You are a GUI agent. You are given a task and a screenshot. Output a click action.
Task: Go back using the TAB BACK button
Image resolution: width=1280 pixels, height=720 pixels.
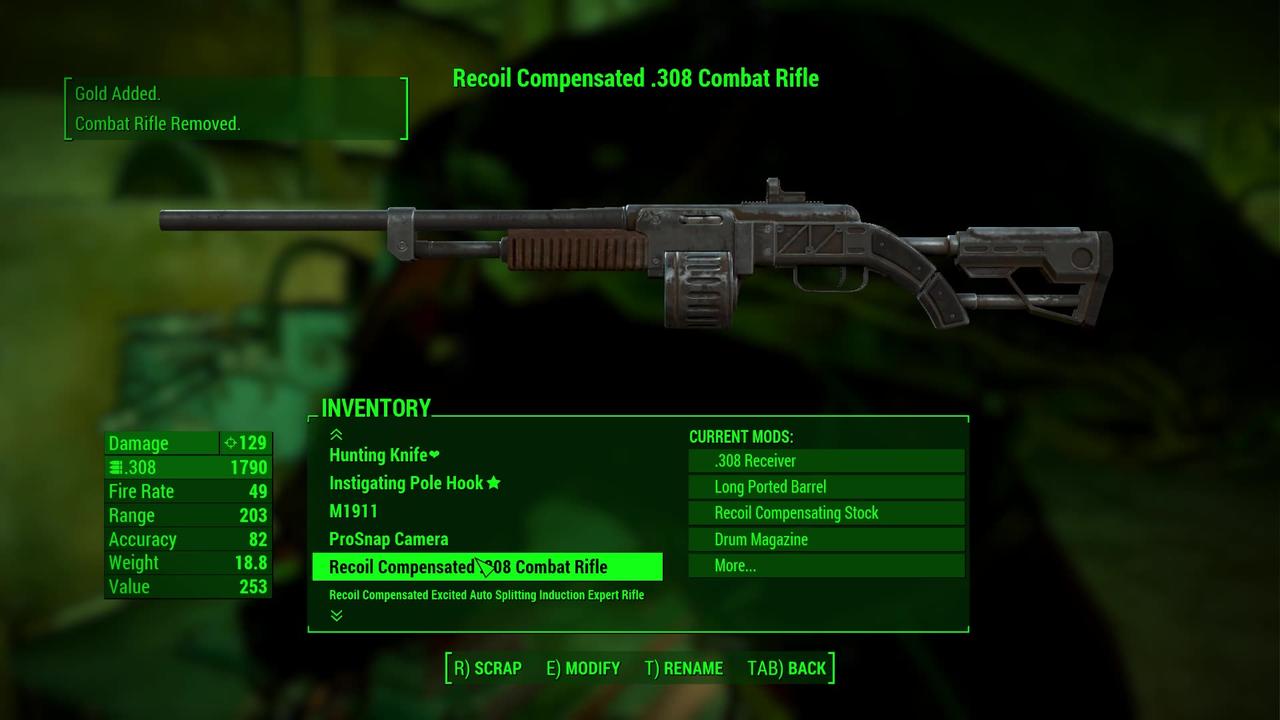787,668
